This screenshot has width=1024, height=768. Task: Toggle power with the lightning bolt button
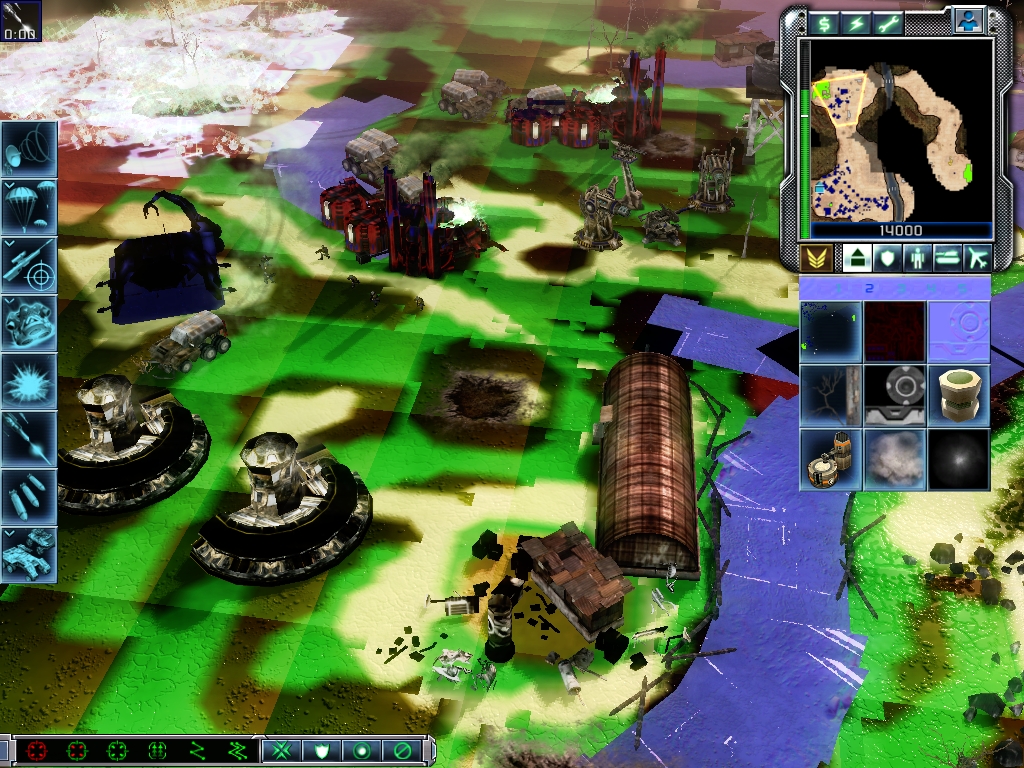pyautogui.click(x=856, y=23)
